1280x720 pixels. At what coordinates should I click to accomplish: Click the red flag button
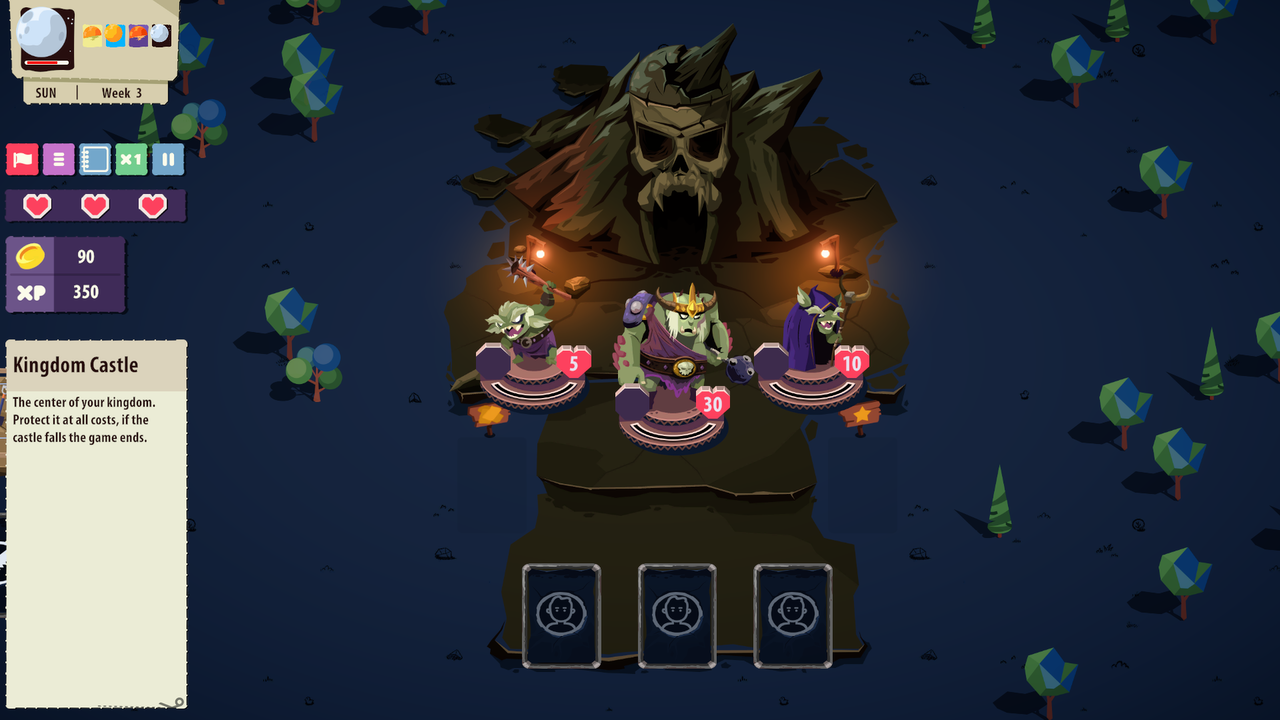22,159
